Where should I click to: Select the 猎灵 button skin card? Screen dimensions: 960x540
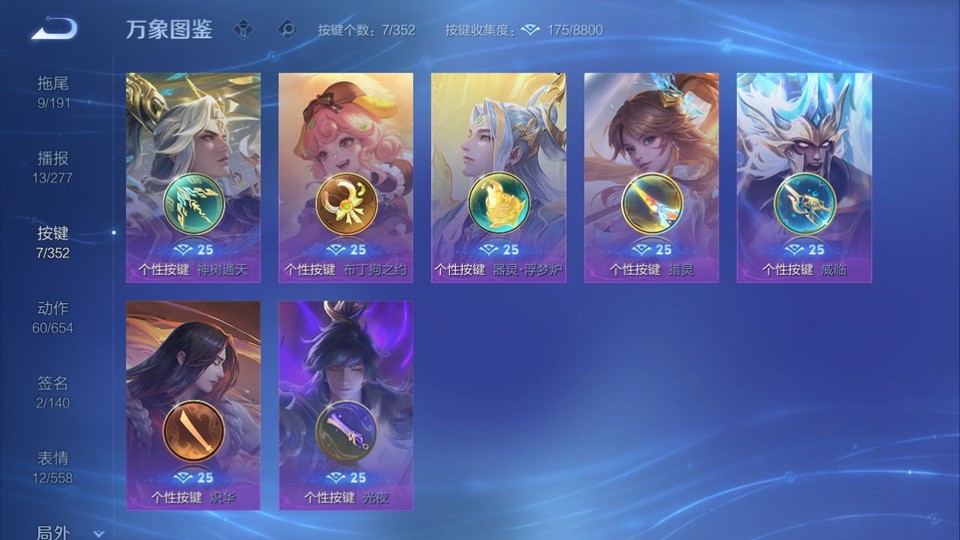tap(651, 177)
